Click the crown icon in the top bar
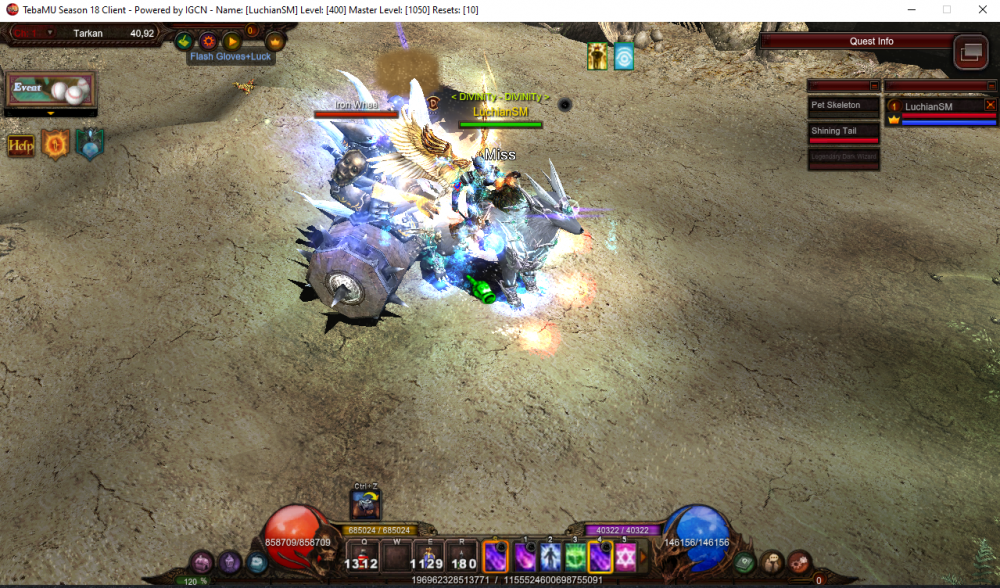The height and width of the screenshot is (588, 1000). tap(274, 42)
